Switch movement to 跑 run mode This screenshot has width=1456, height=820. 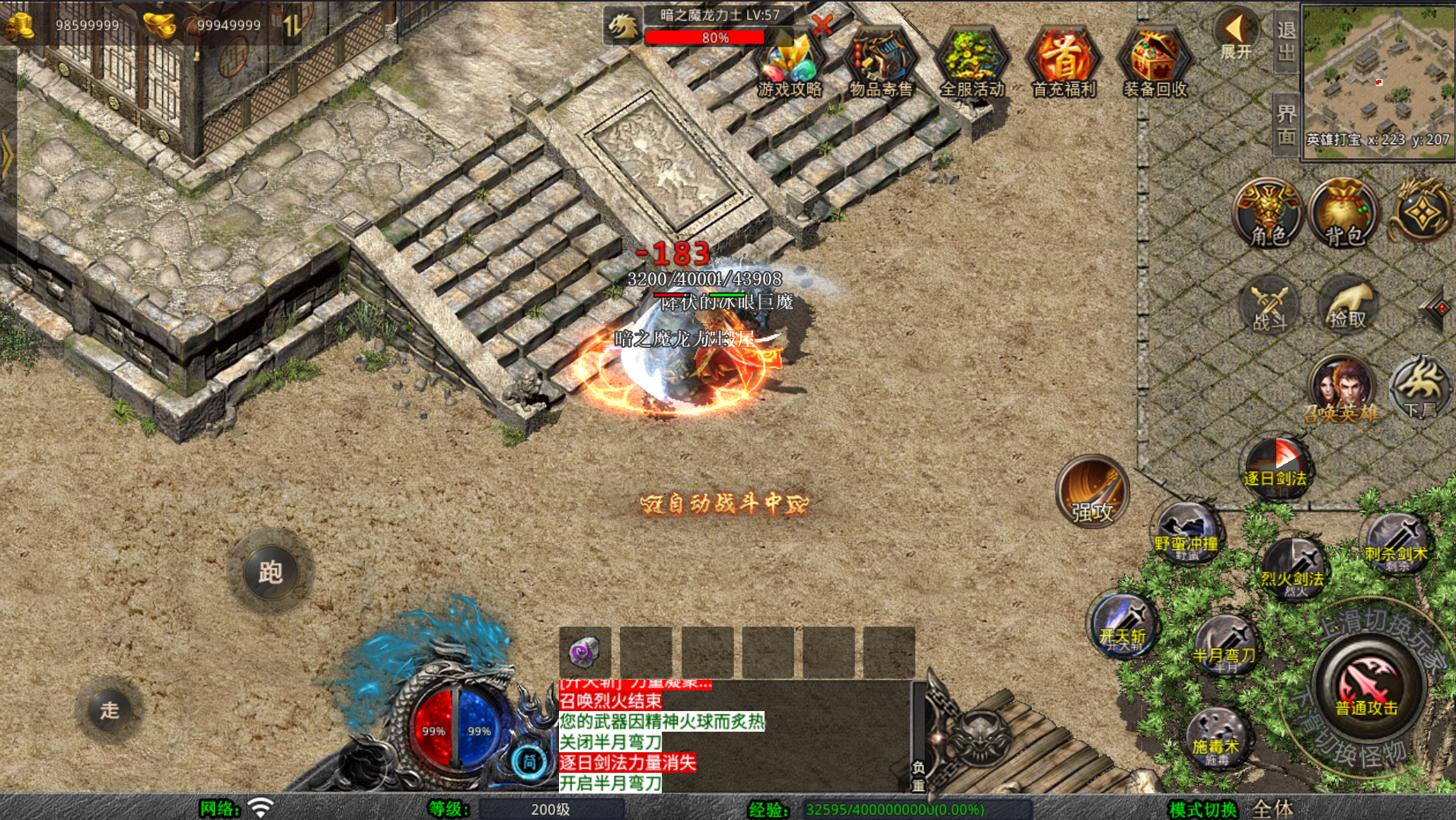tap(270, 571)
